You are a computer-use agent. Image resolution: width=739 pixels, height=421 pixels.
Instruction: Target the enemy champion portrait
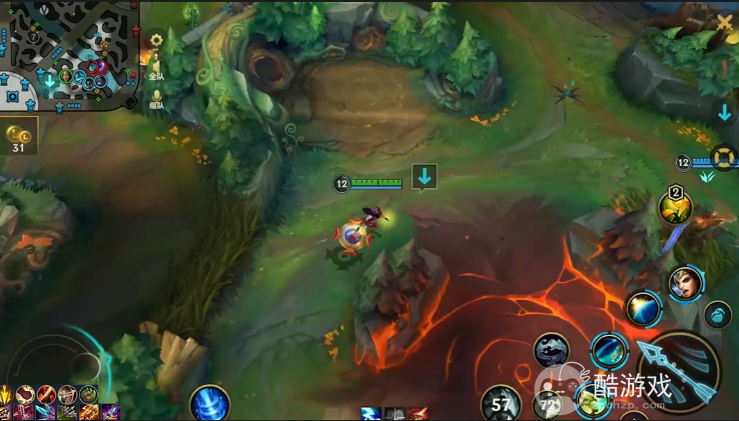(x=686, y=281)
